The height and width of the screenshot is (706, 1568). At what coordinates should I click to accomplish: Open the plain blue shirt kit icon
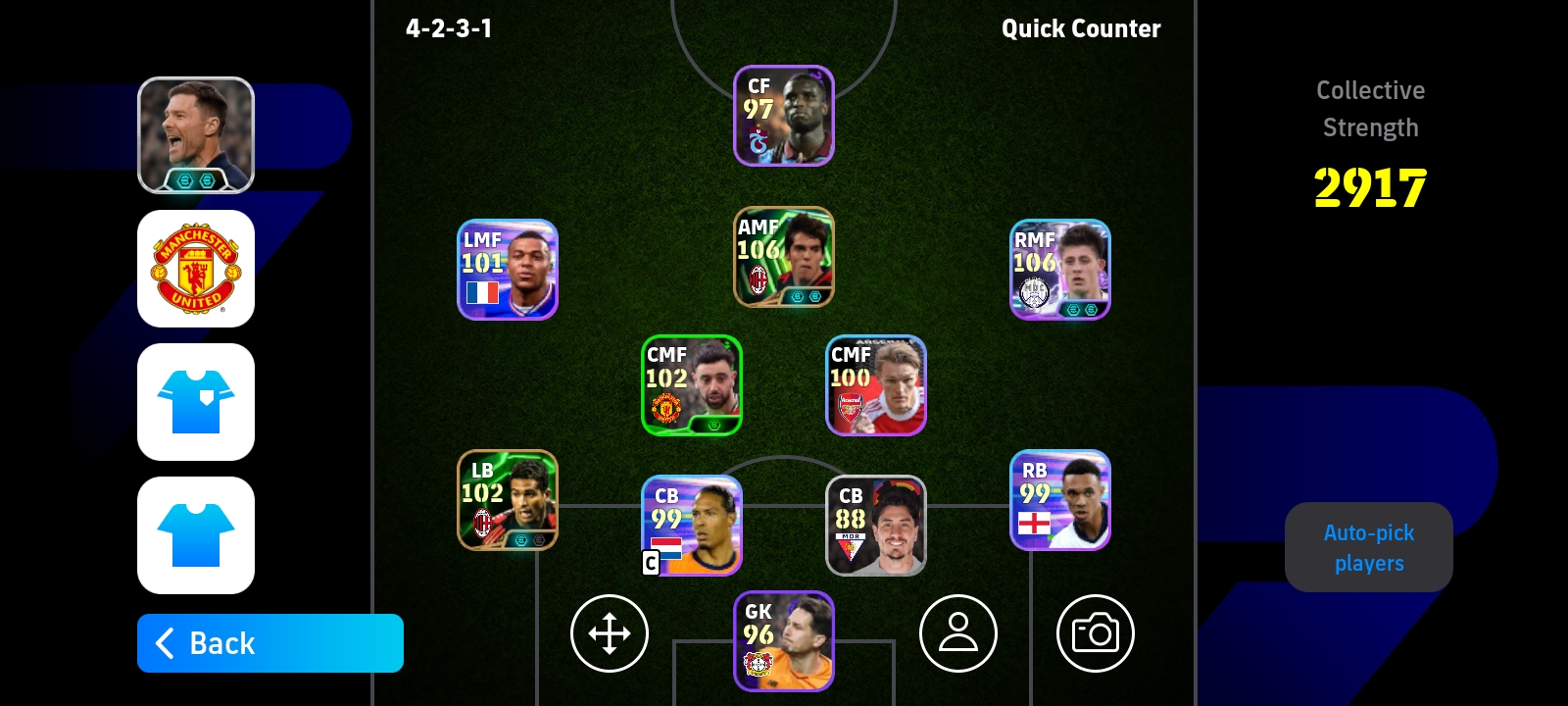click(x=196, y=535)
